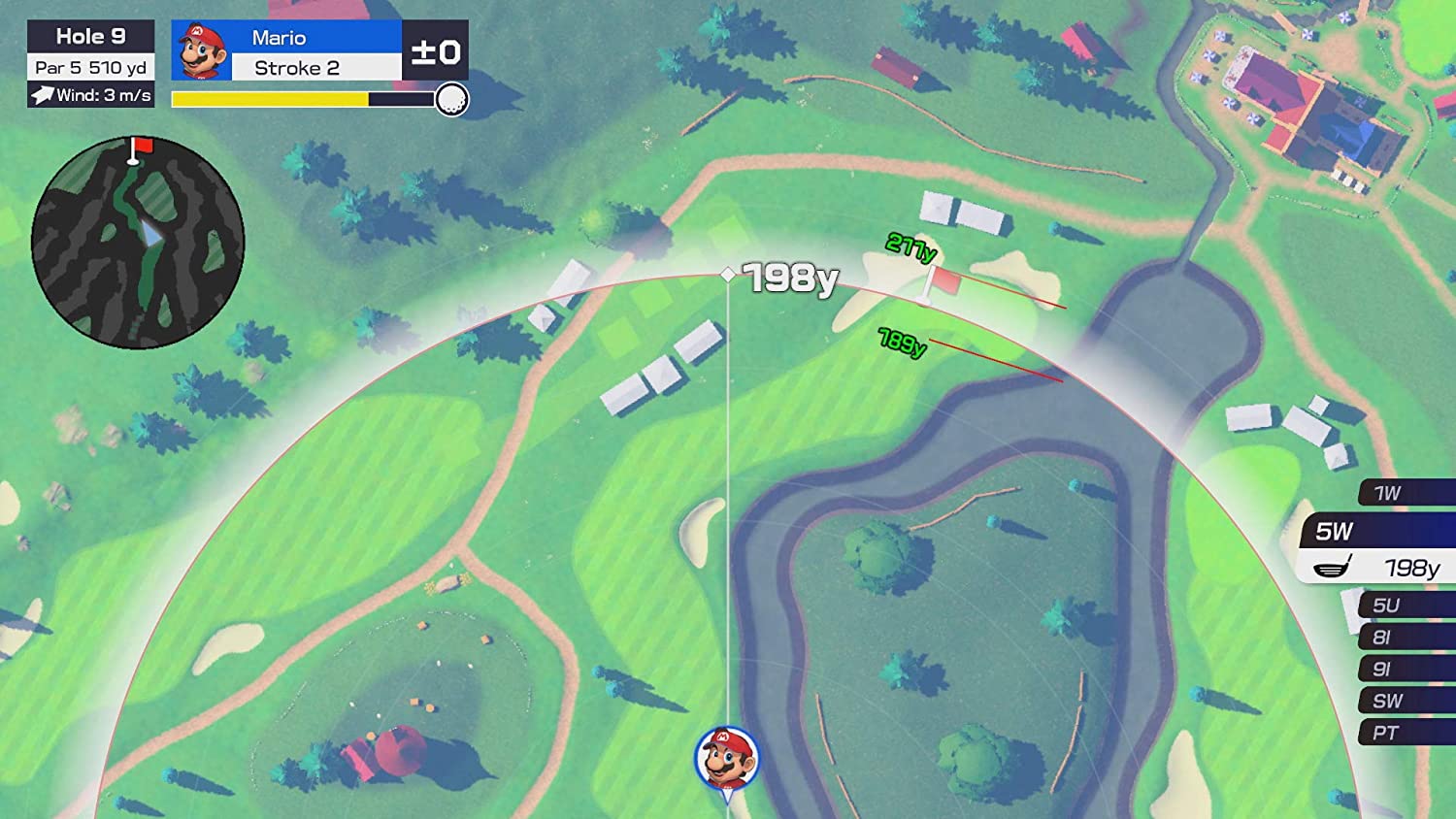
Task: Click the player position arrow on the minimap
Action: (x=153, y=233)
